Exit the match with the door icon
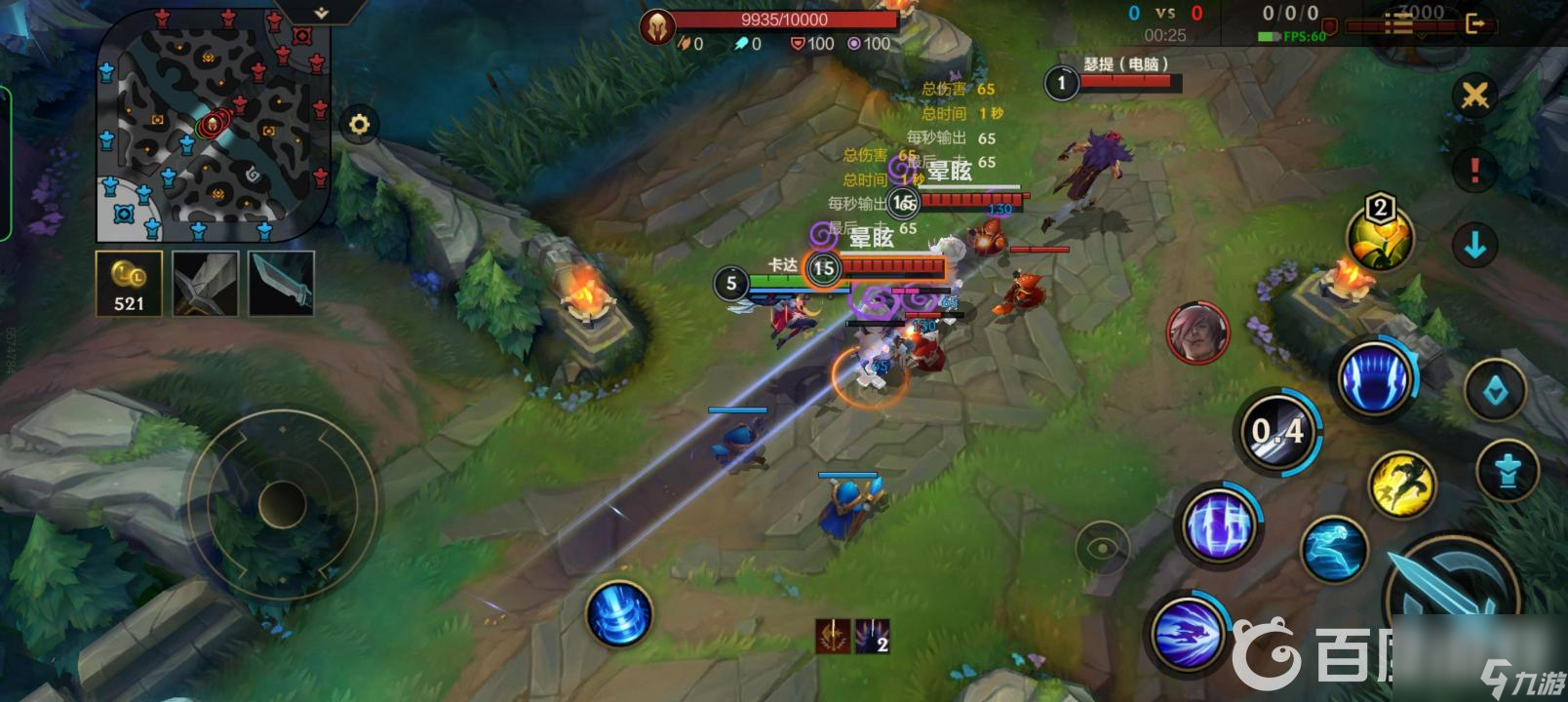1568x702 pixels. (x=1476, y=23)
